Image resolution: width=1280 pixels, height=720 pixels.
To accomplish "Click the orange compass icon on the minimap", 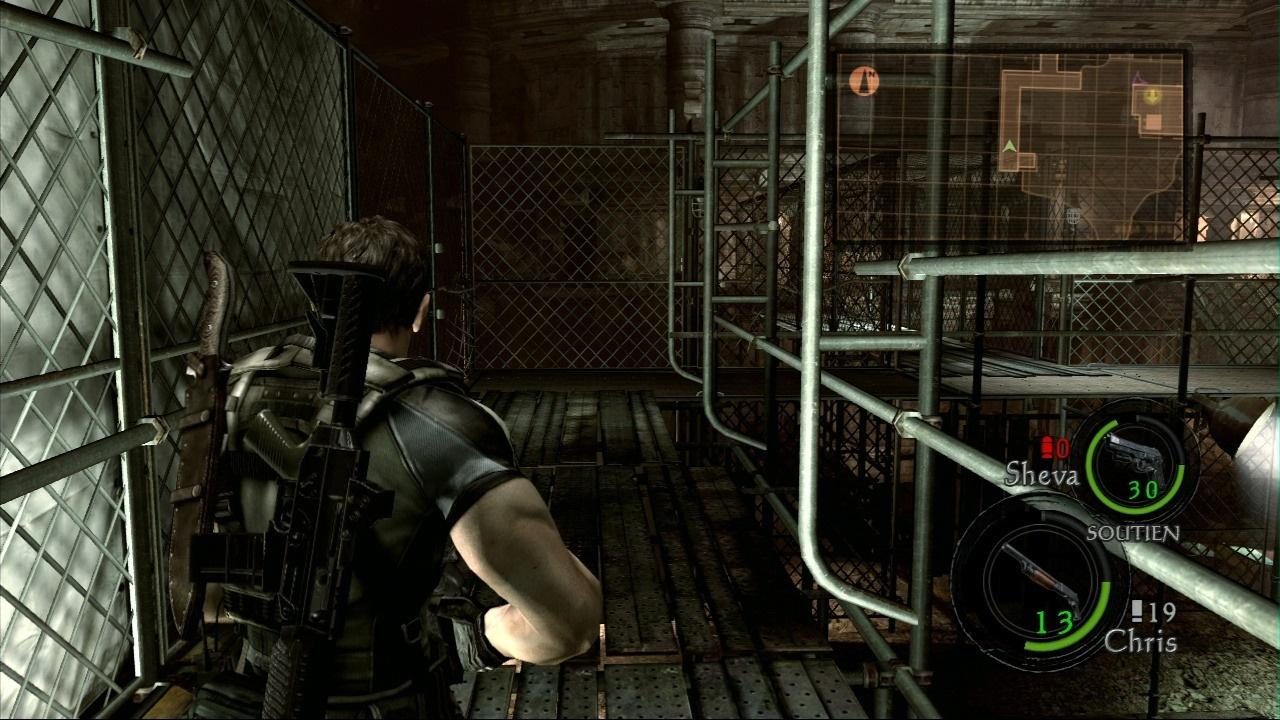I will (864, 80).
